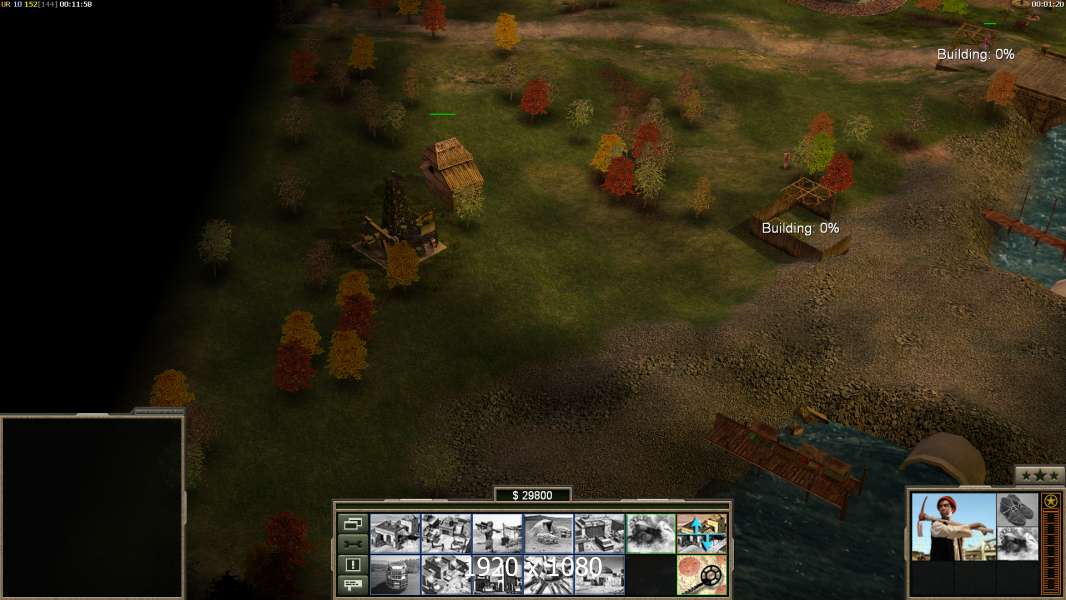This screenshot has height=600, width=1066.
Task: Open the minimap panel
Action: coord(92,506)
